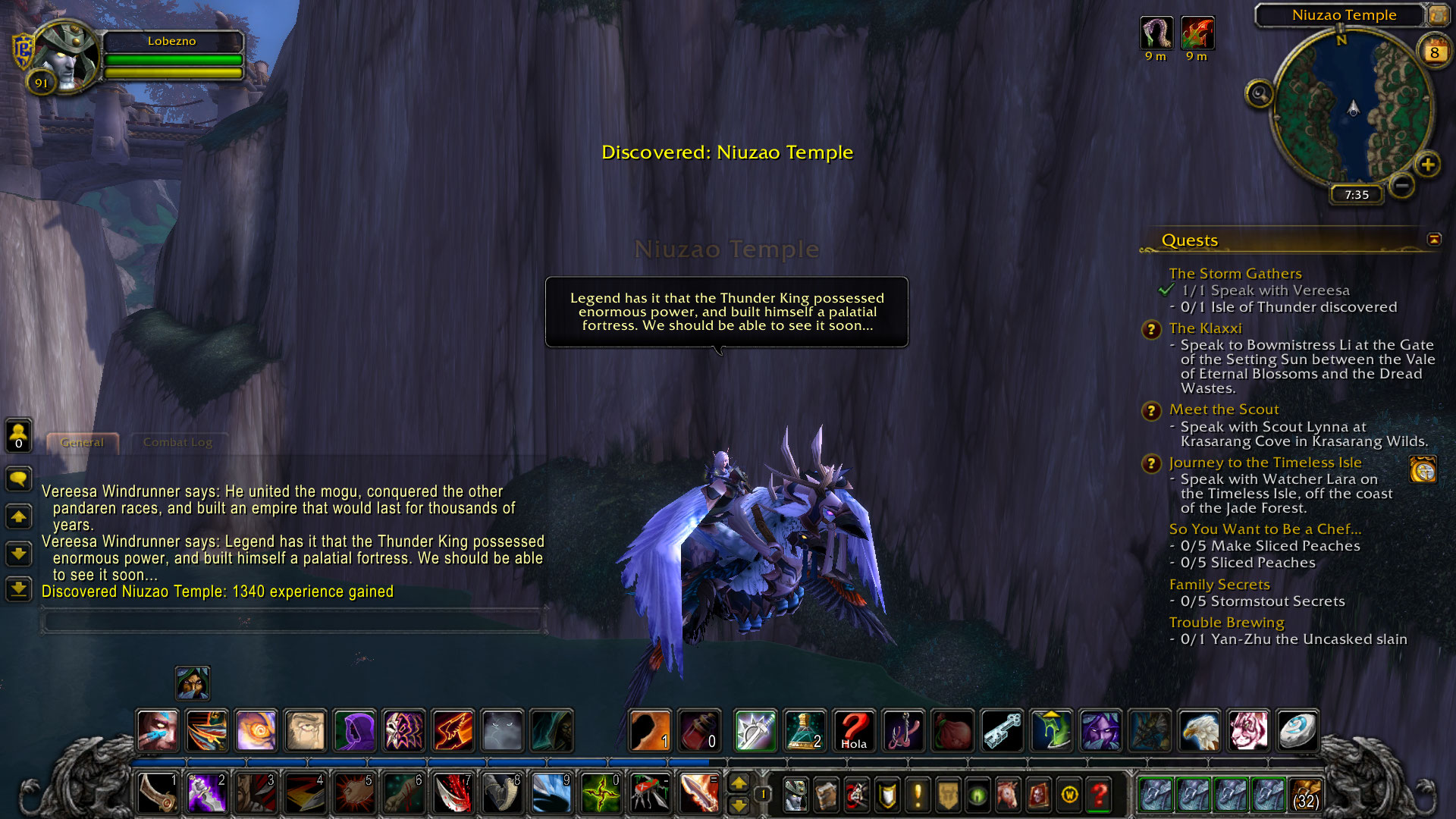1456x819 pixels.
Task: Jump chat to bottom with the arrow button
Action: pyautogui.click(x=18, y=588)
